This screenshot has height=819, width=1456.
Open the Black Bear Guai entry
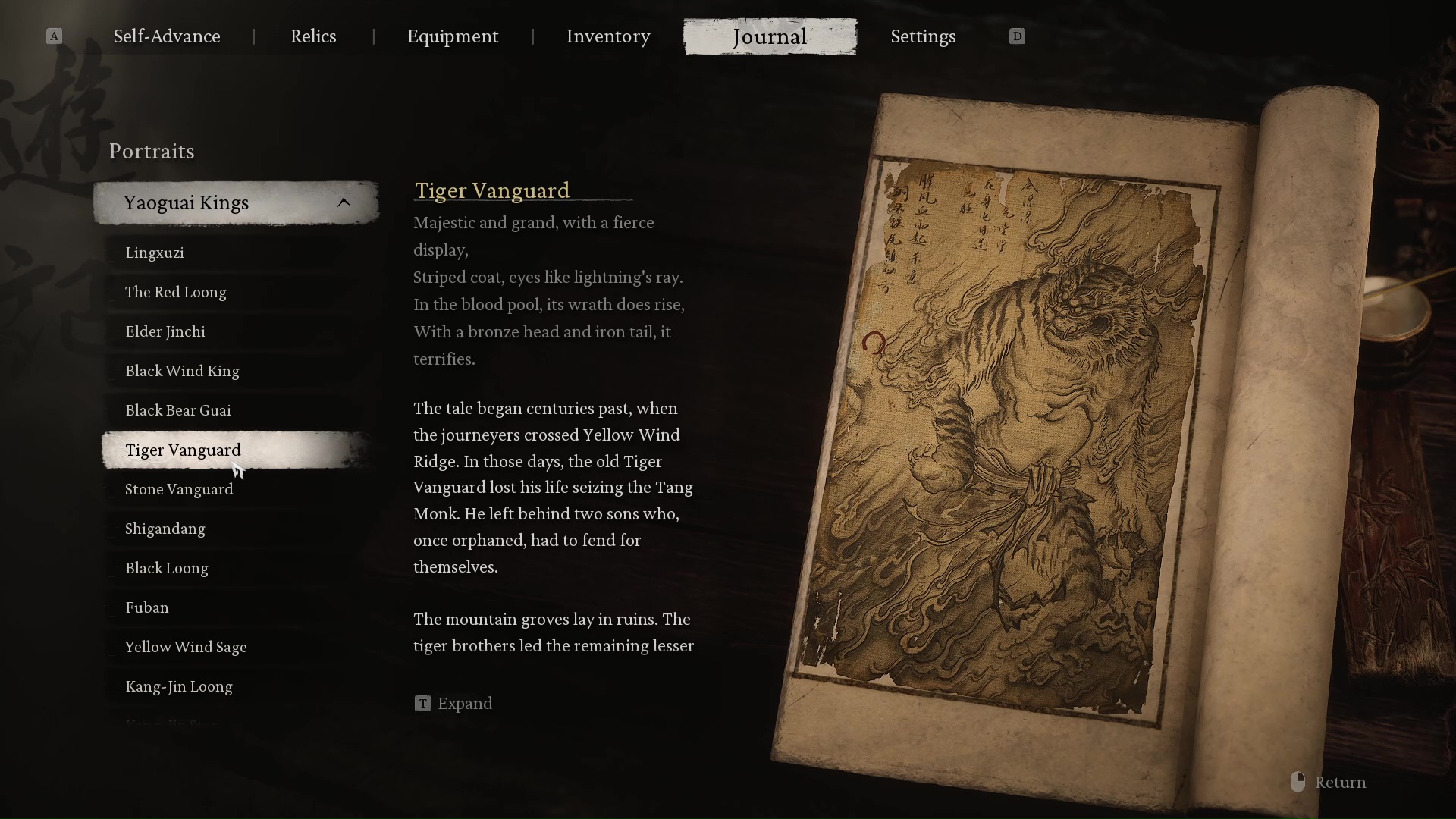178,410
